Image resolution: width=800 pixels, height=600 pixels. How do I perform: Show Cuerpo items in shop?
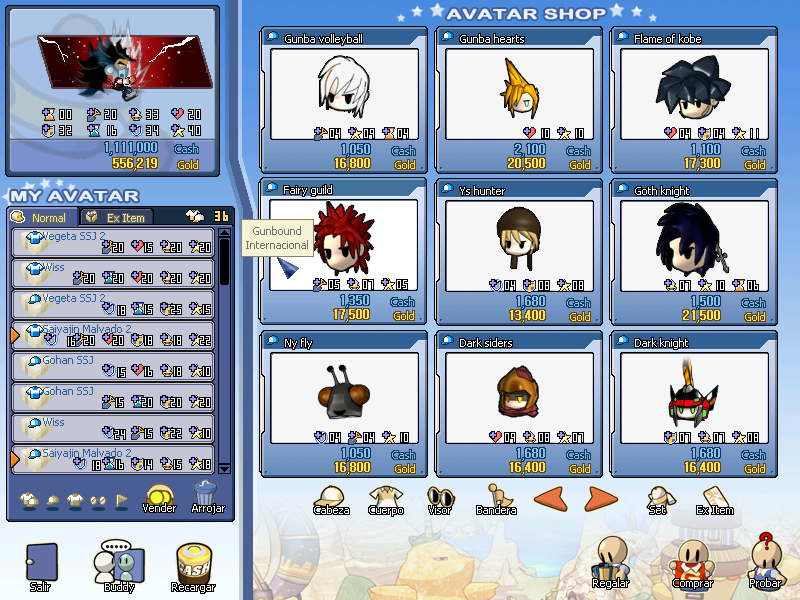click(x=385, y=499)
